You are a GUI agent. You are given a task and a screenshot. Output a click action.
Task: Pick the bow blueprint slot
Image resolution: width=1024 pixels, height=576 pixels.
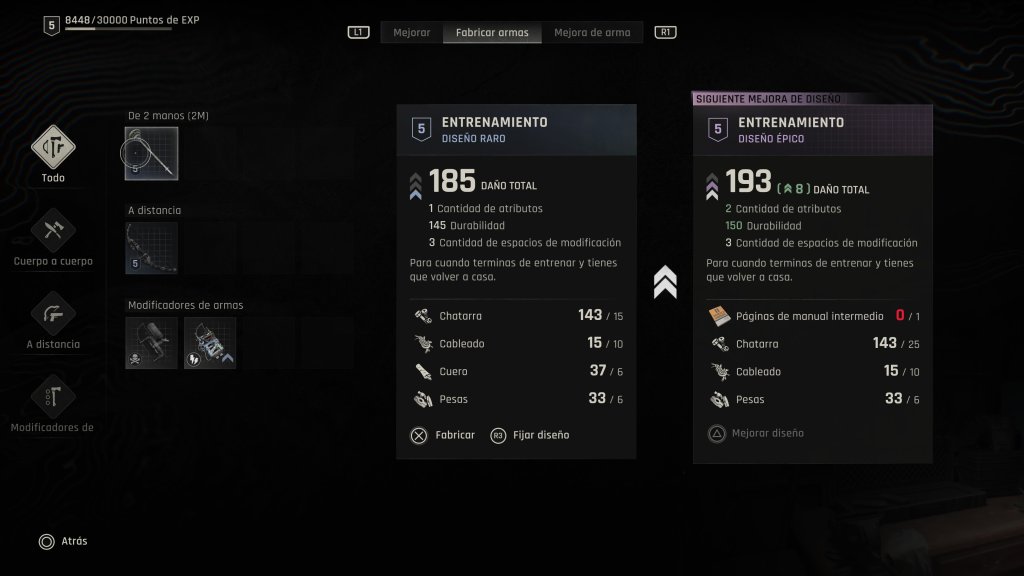pyautogui.click(x=152, y=248)
